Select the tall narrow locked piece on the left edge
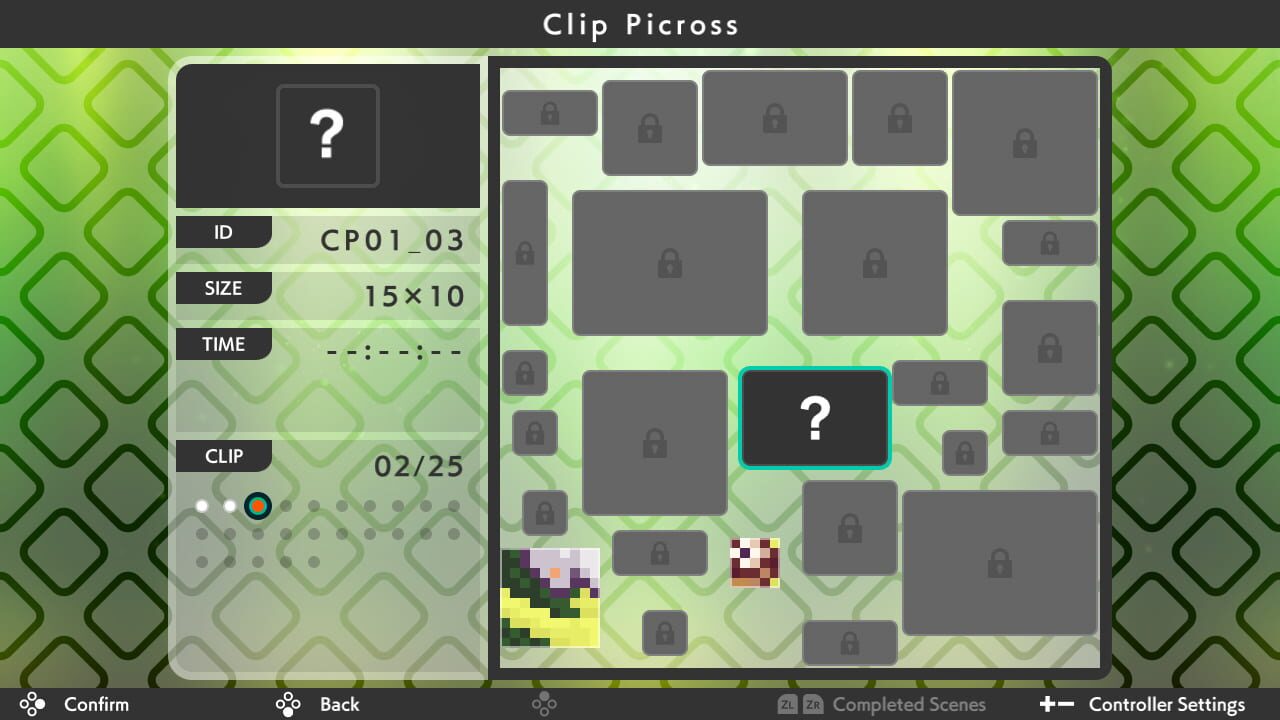Viewport: 1280px width, 720px height. click(x=525, y=255)
